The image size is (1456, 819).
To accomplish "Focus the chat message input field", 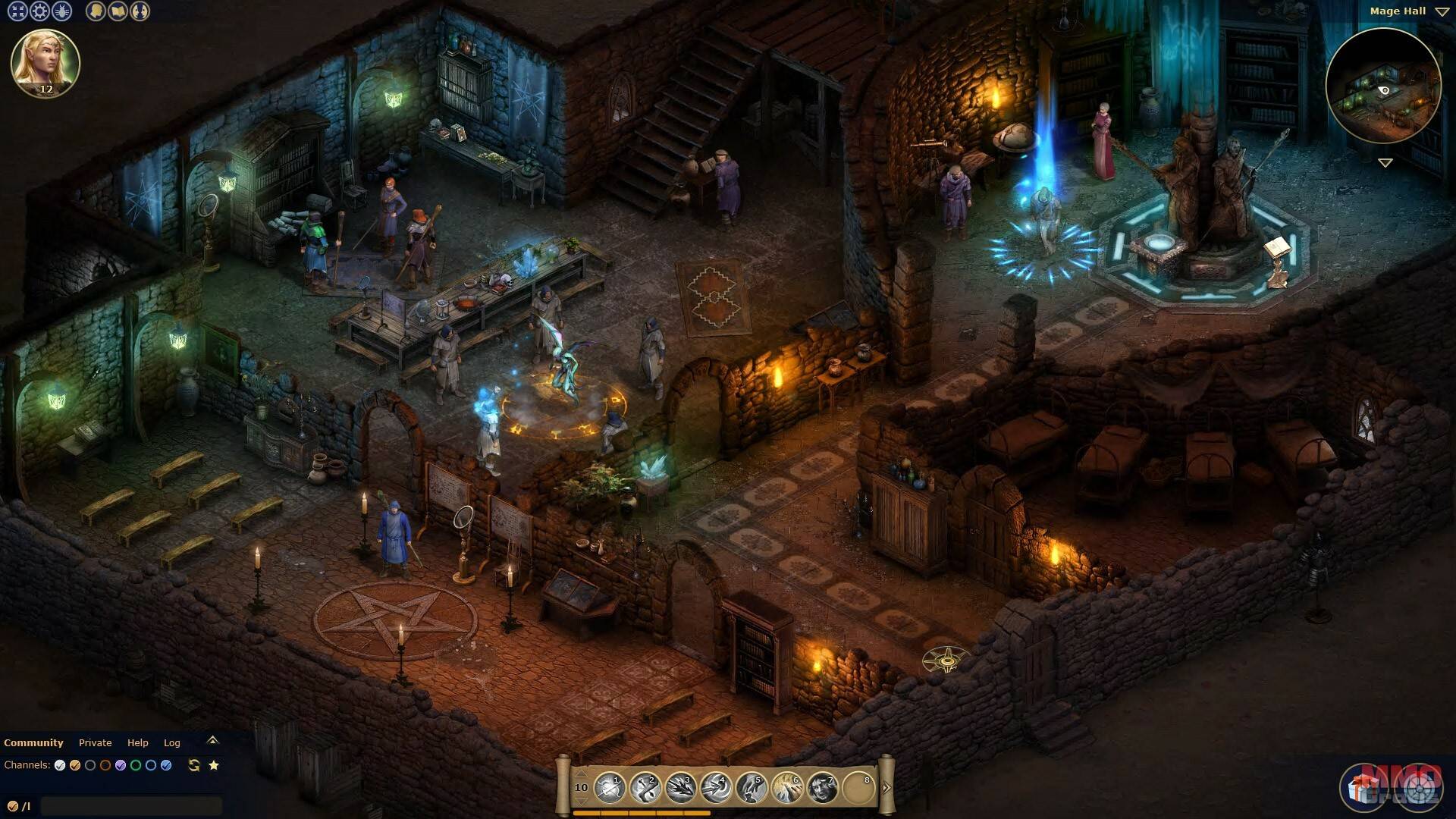I will coord(131,806).
